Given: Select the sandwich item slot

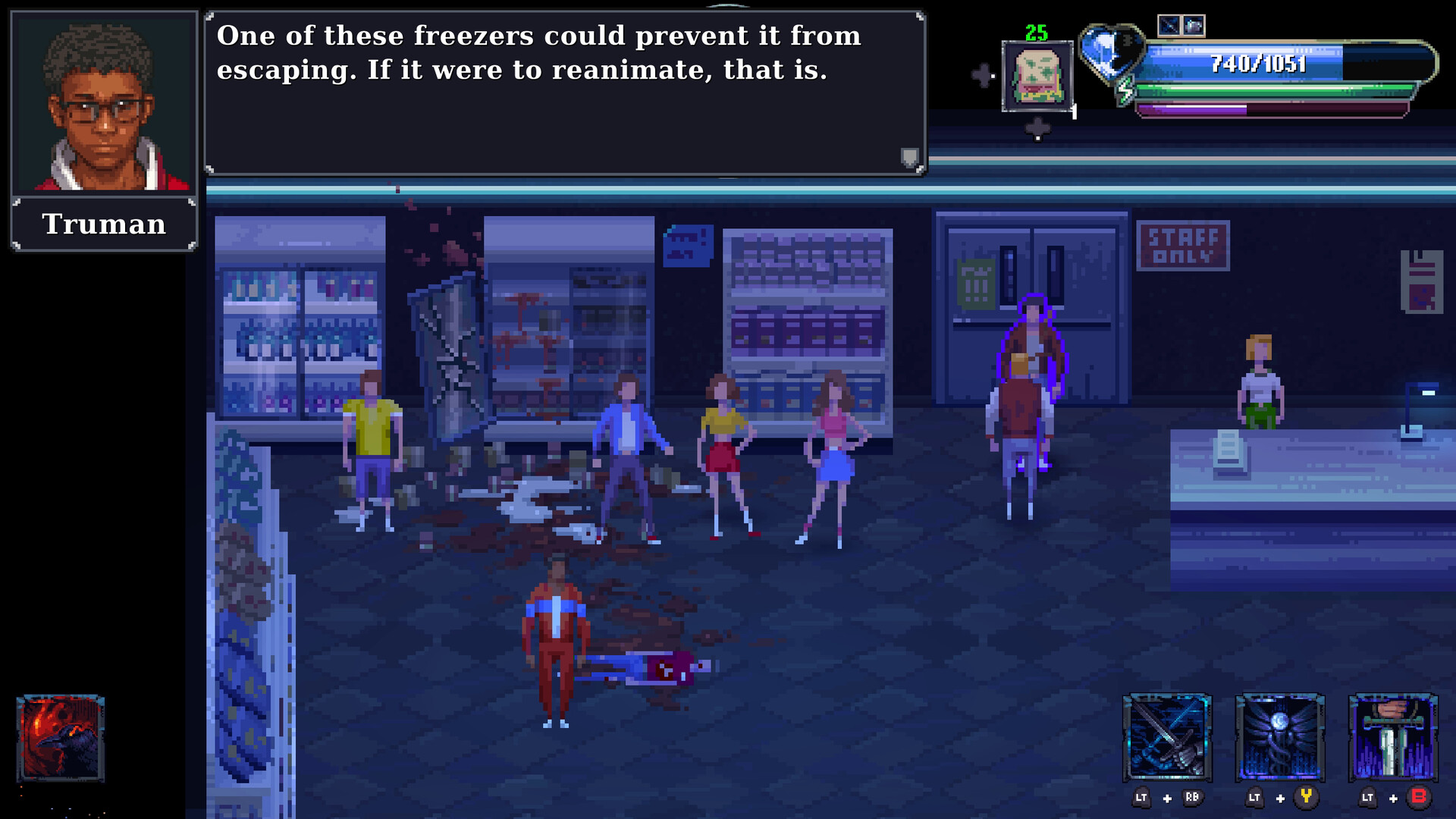Looking at the screenshot, I should pos(1037,76).
